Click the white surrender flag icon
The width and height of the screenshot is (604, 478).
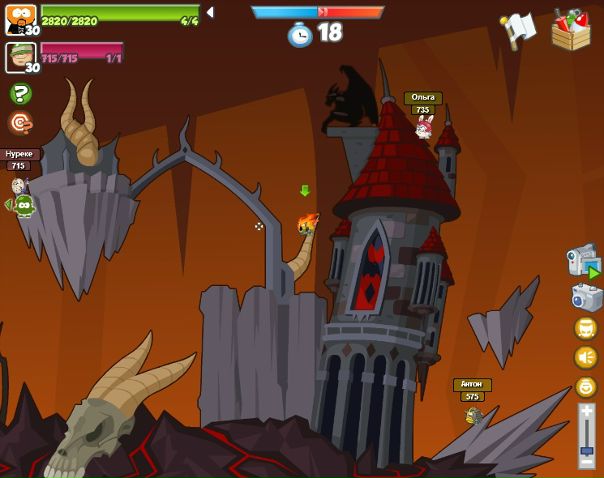click(x=519, y=29)
